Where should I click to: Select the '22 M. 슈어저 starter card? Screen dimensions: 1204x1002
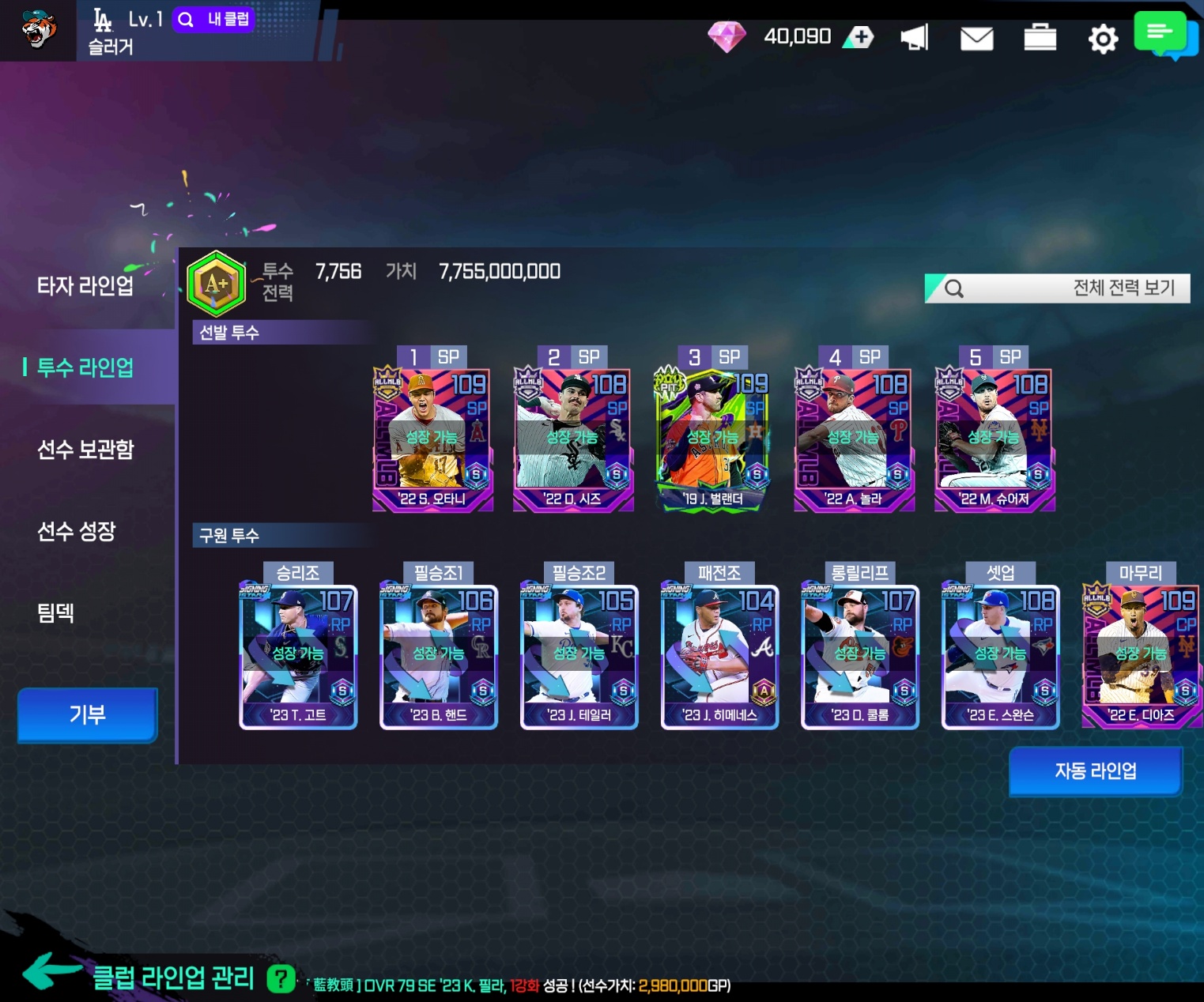994,439
